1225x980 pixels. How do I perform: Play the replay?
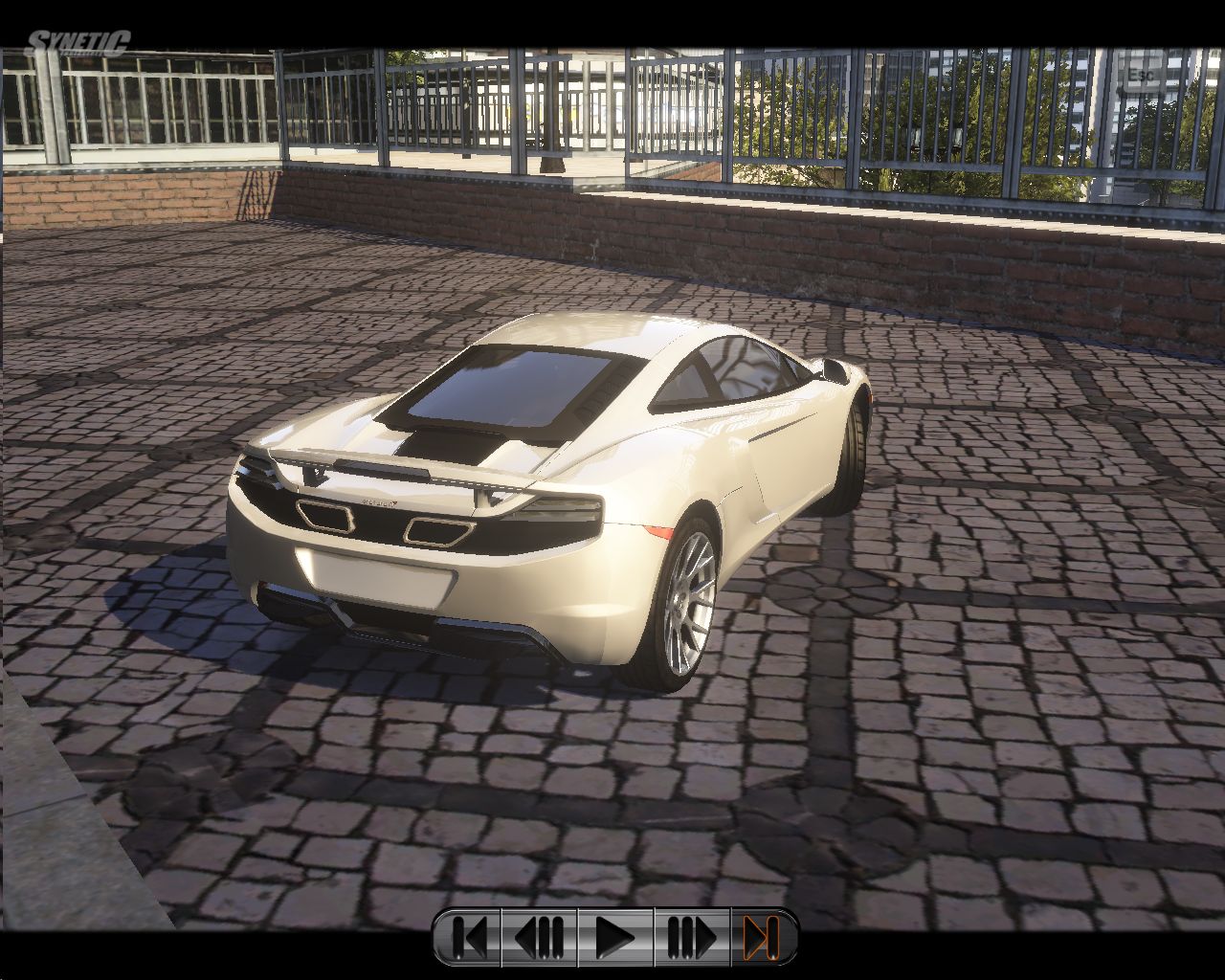pyautogui.click(x=615, y=937)
